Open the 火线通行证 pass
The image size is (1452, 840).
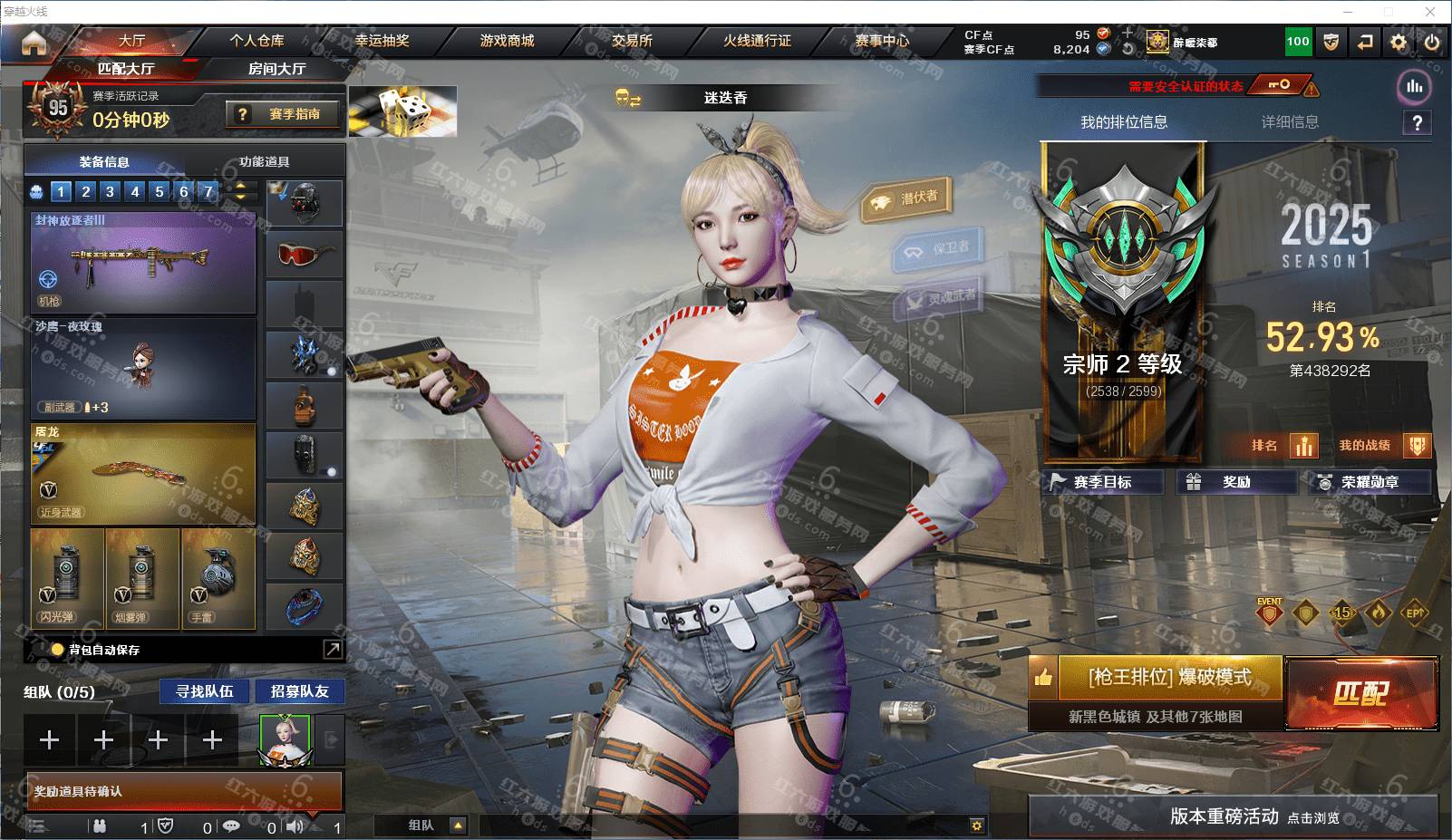(x=757, y=41)
